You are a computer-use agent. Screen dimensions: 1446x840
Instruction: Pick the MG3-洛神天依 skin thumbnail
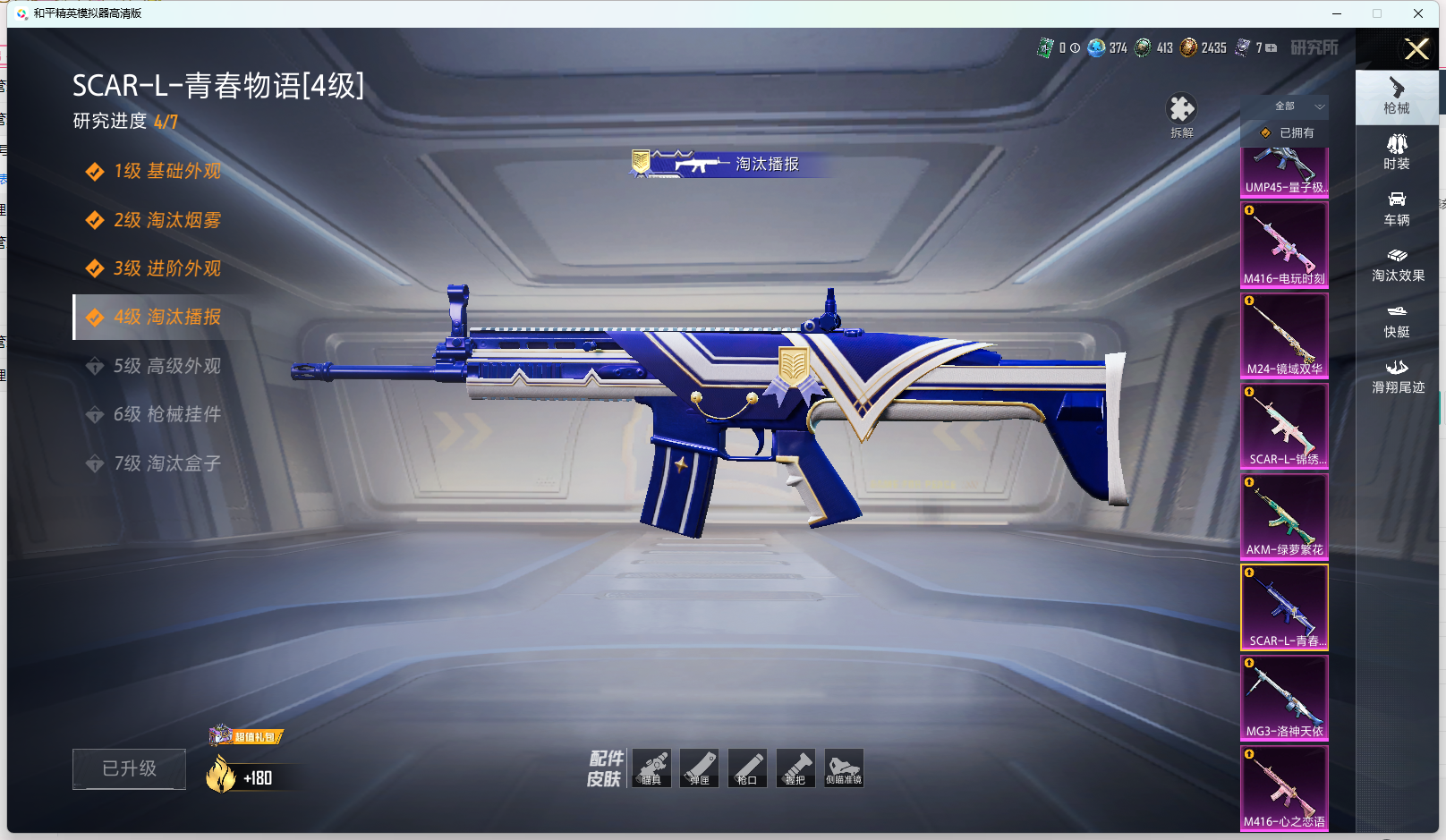[x=1284, y=698]
